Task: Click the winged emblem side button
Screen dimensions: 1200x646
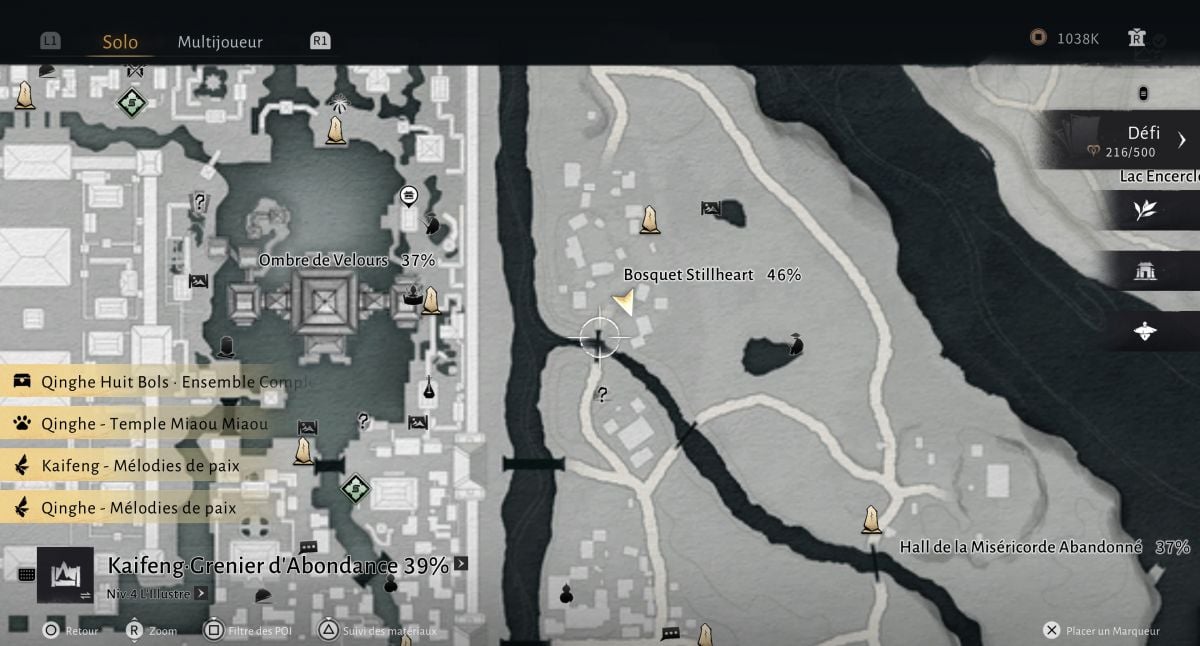Action: [1145, 331]
